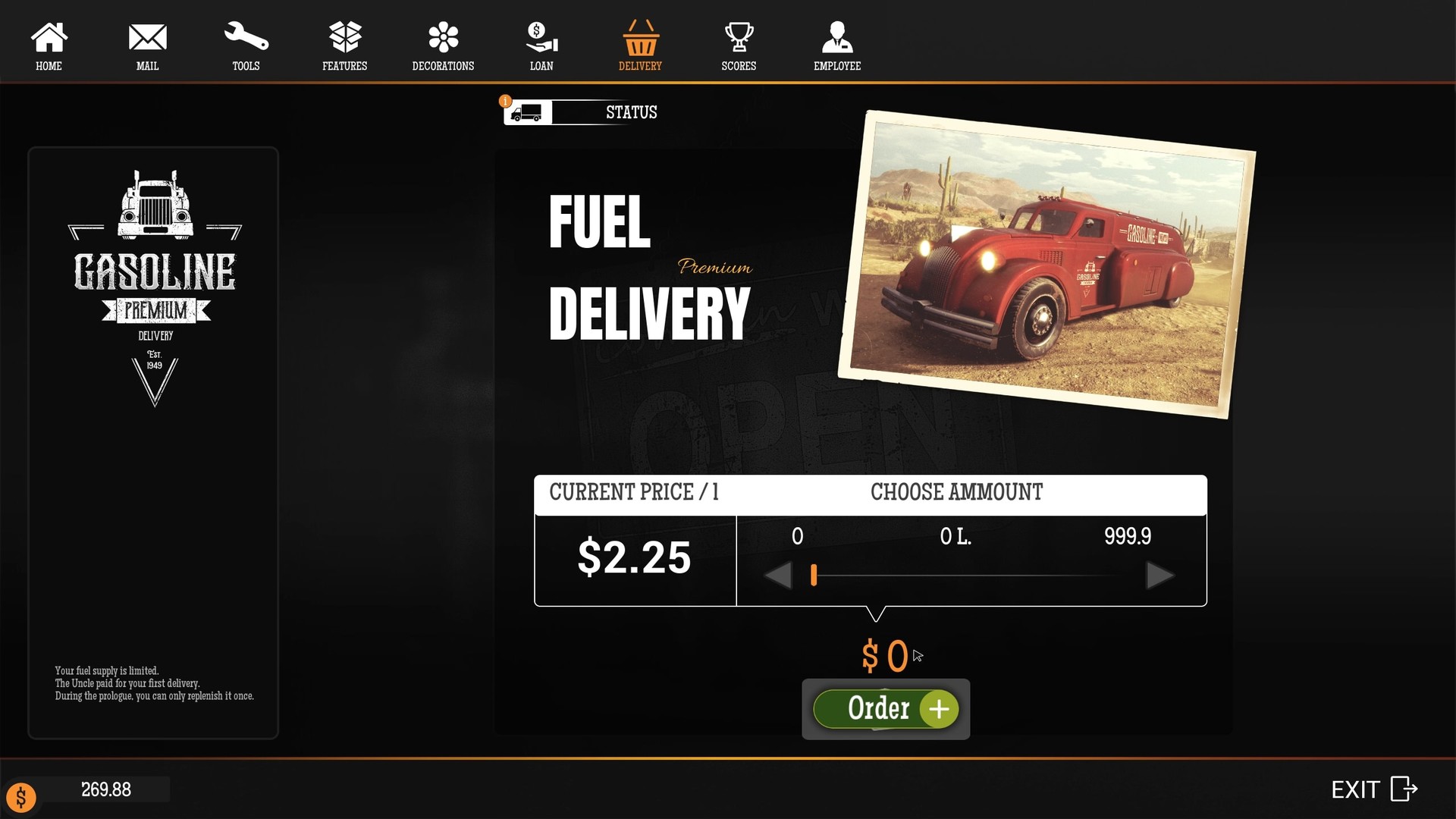The height and width of the screenshot is (819, 1456).
Task: Click the Tools wrench icon
Action: 246,35
